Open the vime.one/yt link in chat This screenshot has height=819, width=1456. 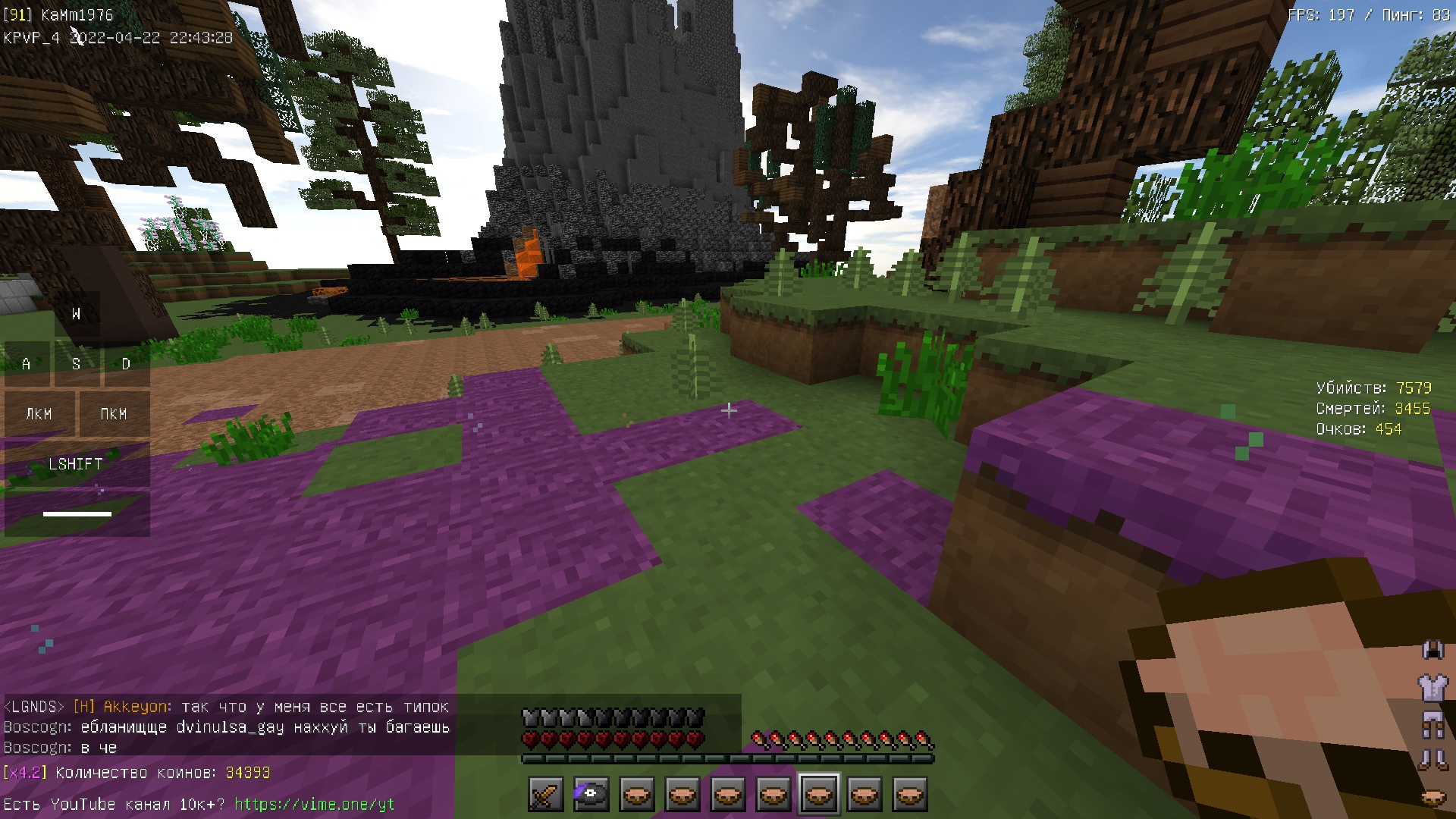pos(314,804)
